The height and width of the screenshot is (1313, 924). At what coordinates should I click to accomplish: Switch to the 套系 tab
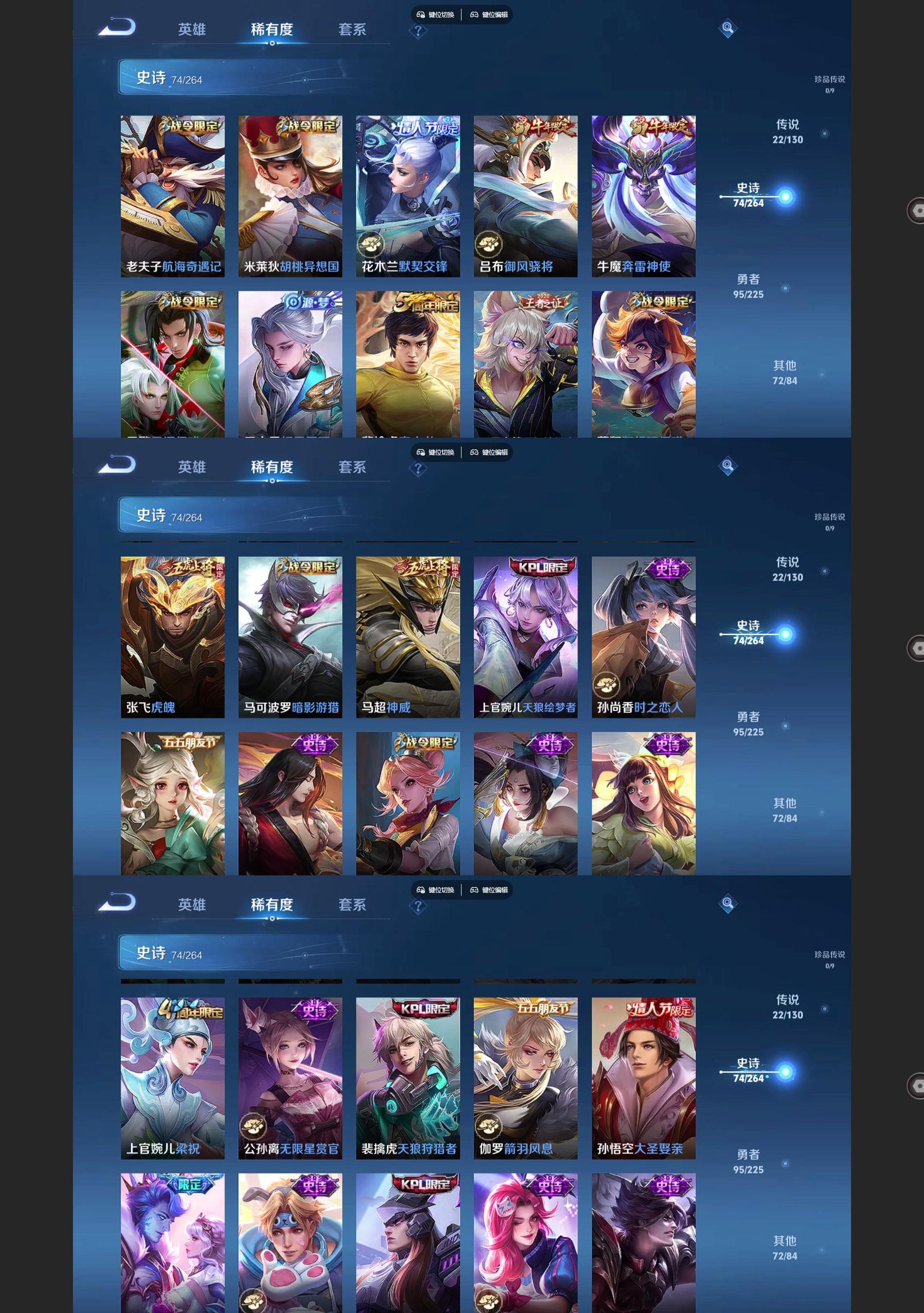(x=351, y=29)
